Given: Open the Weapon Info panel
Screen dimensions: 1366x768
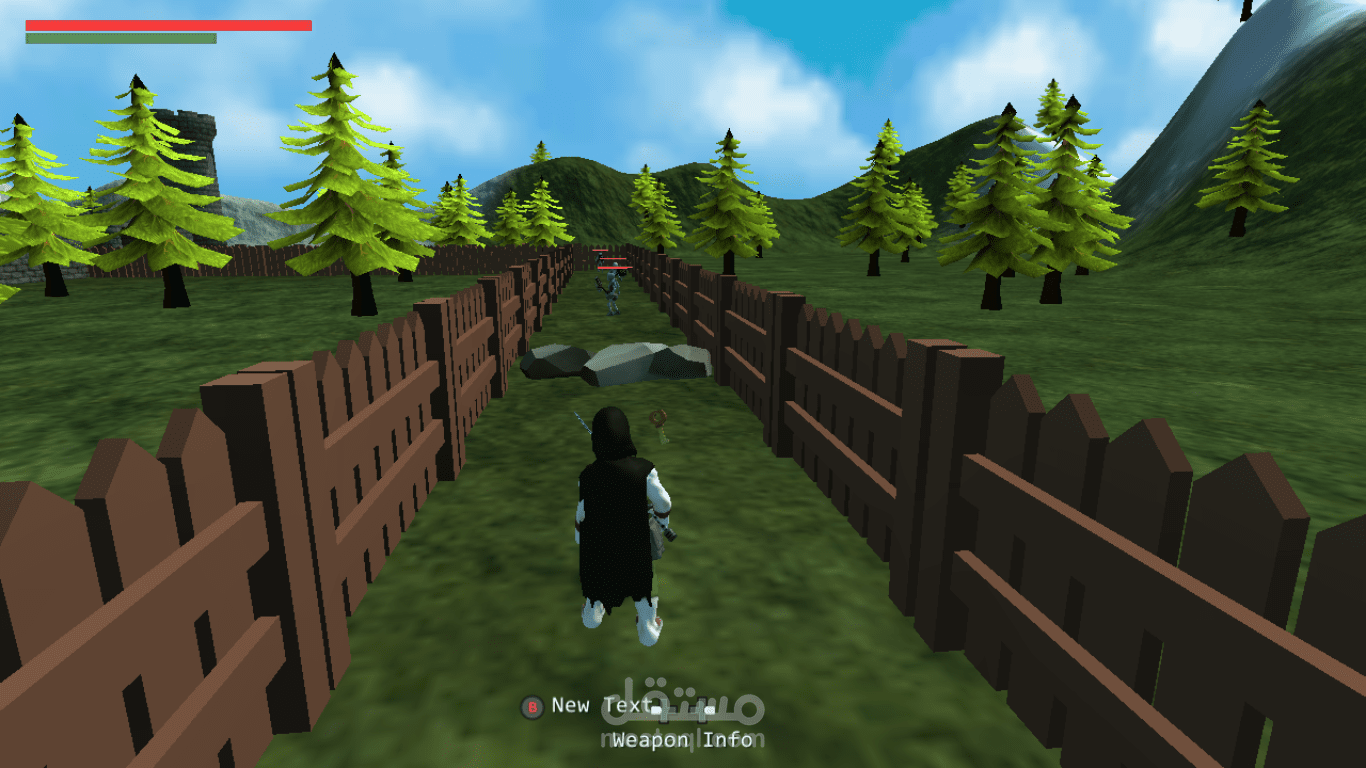Looking at the screenshot, I should pyautogui.click(x=683, y=740).
